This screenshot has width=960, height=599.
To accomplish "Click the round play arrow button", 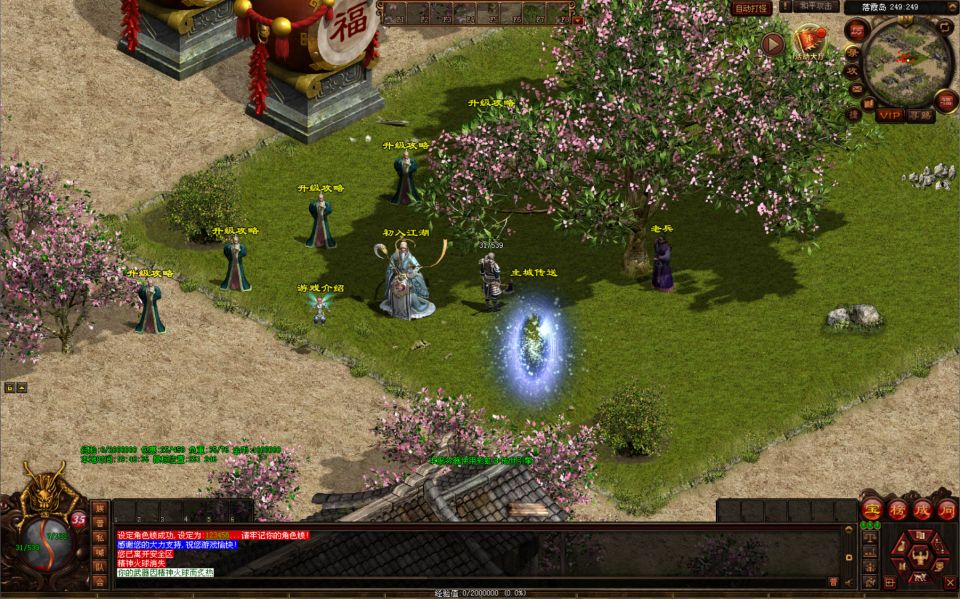I will coord(772,43).
